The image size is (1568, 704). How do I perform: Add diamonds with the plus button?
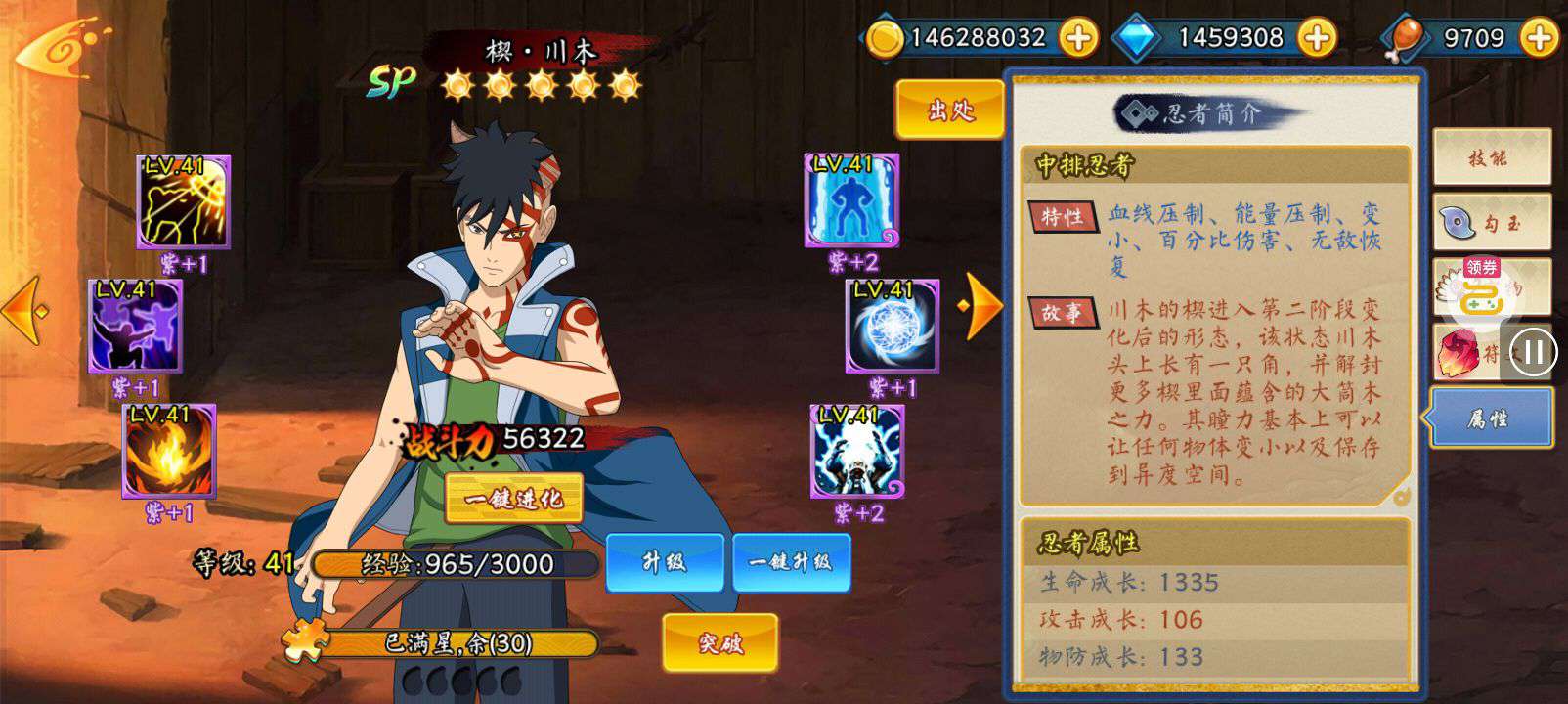pyautogui.click(x=1317, y=38)
